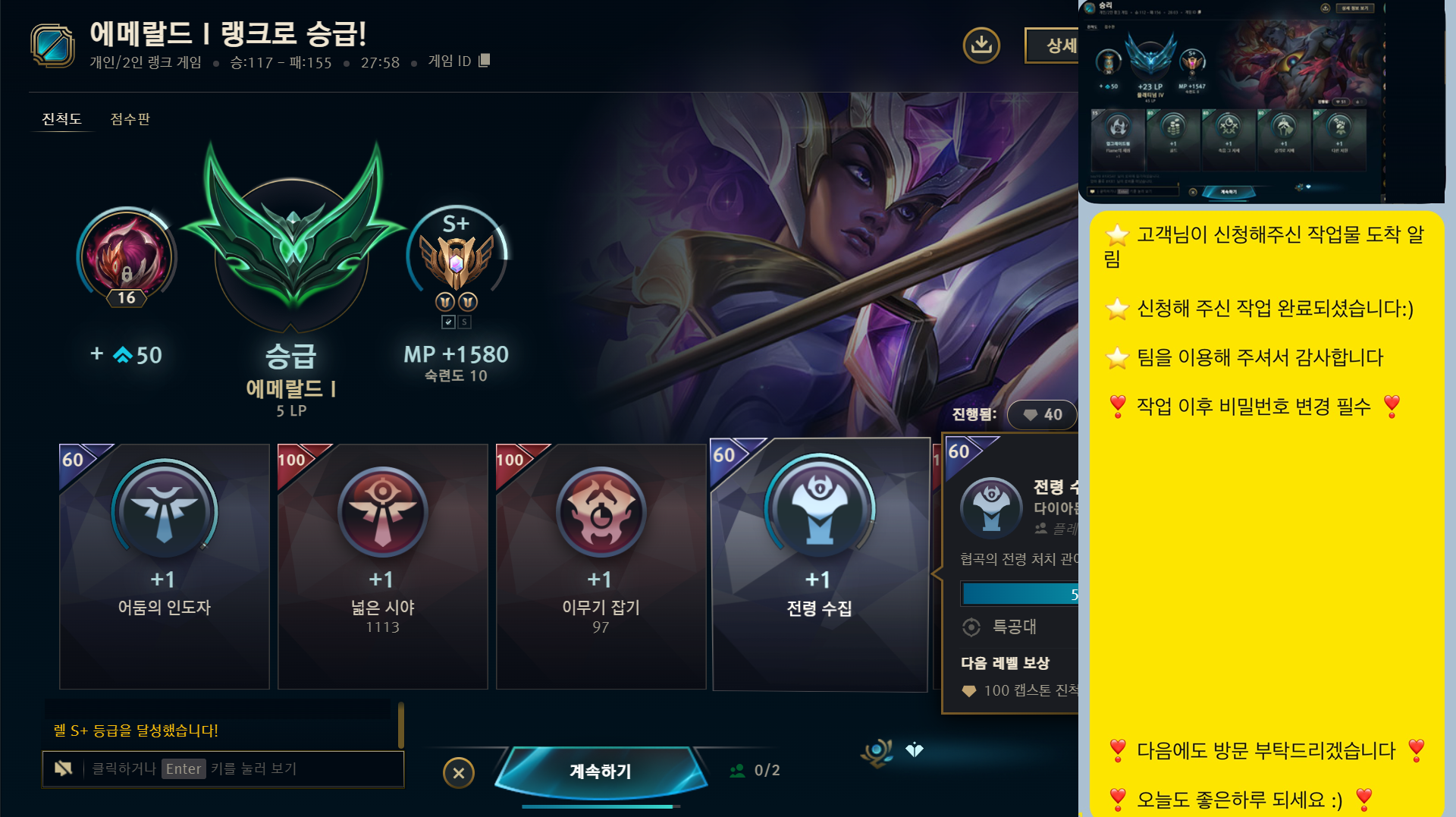Click the 진행됨 40 honor progress badge
Image resolution: width=1456 pixels, height=817 pixels.
pos(1042,415)
